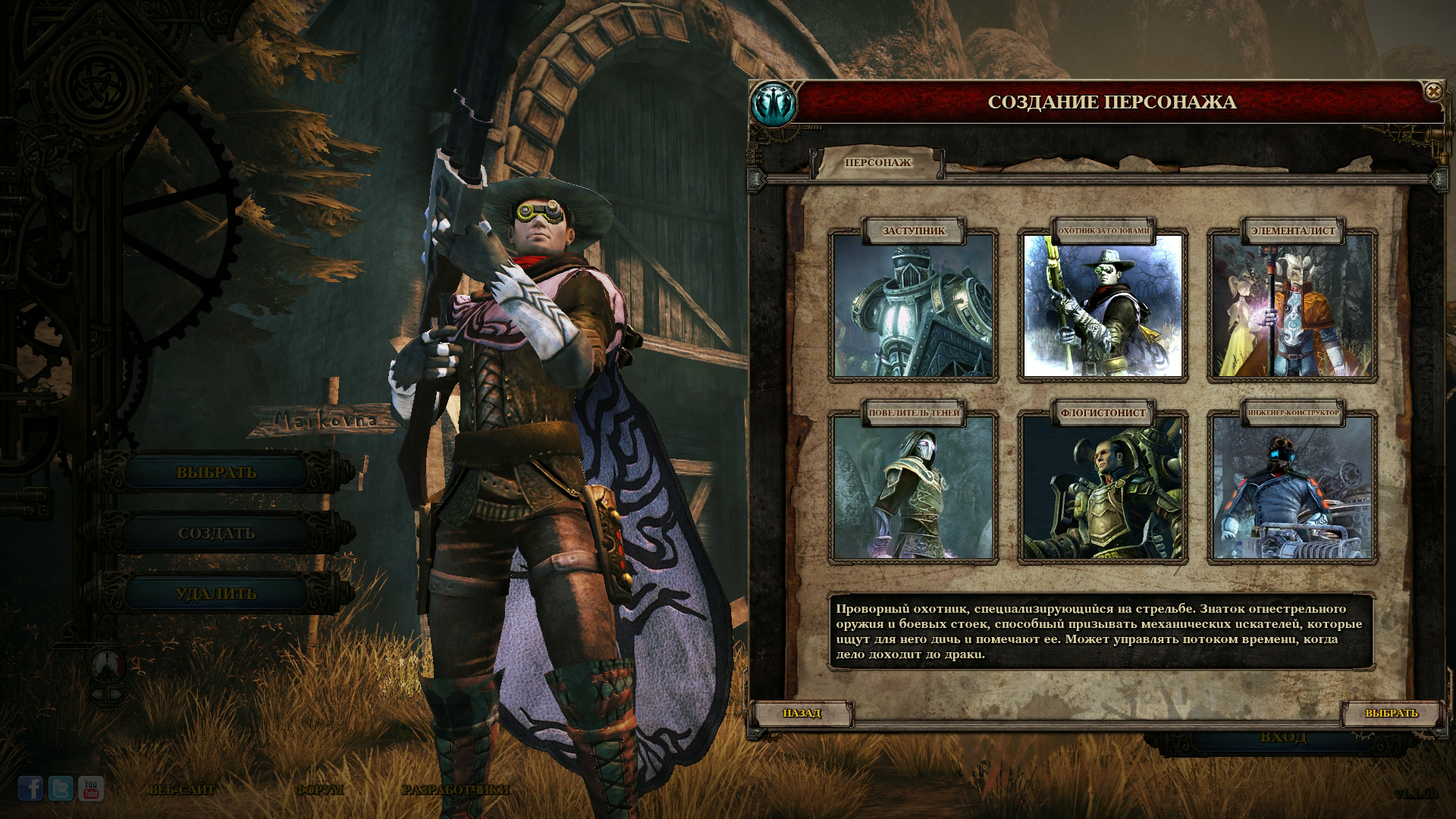
Task: Click the Назад button
Action: pos(802,713)
